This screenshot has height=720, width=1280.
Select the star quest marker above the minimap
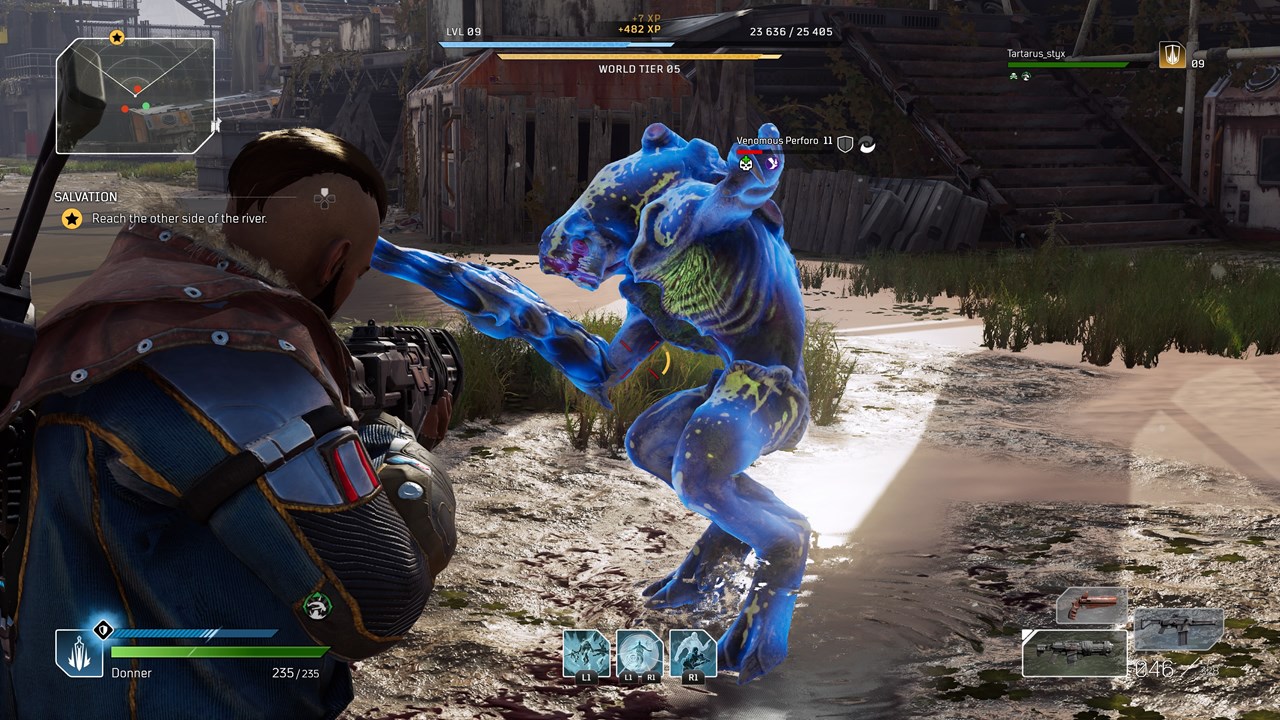117,38
